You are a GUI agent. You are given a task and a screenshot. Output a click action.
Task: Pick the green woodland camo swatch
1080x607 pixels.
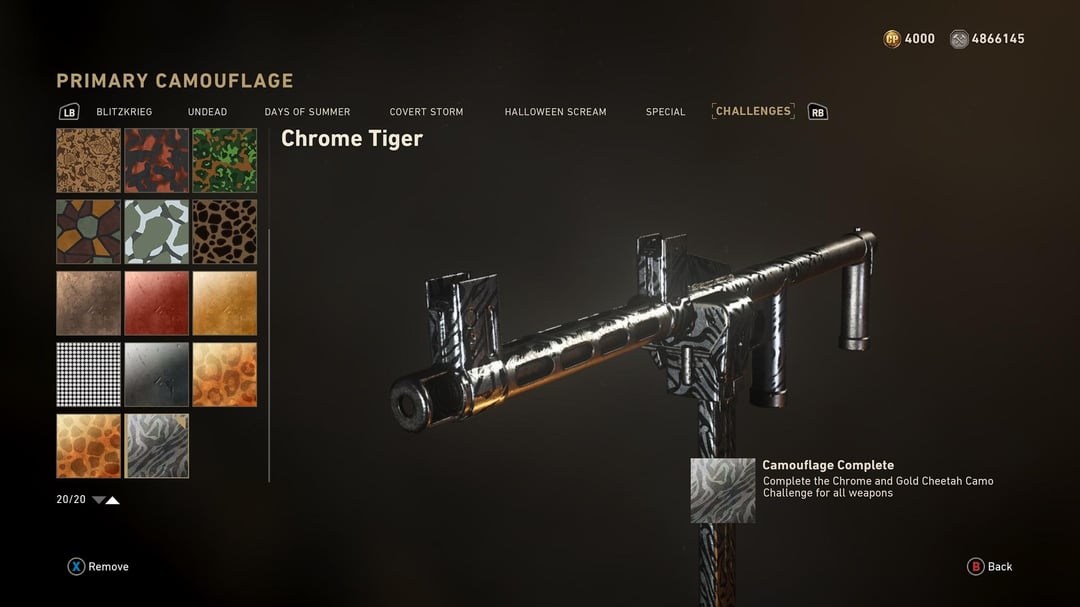[x=224, y=160]
